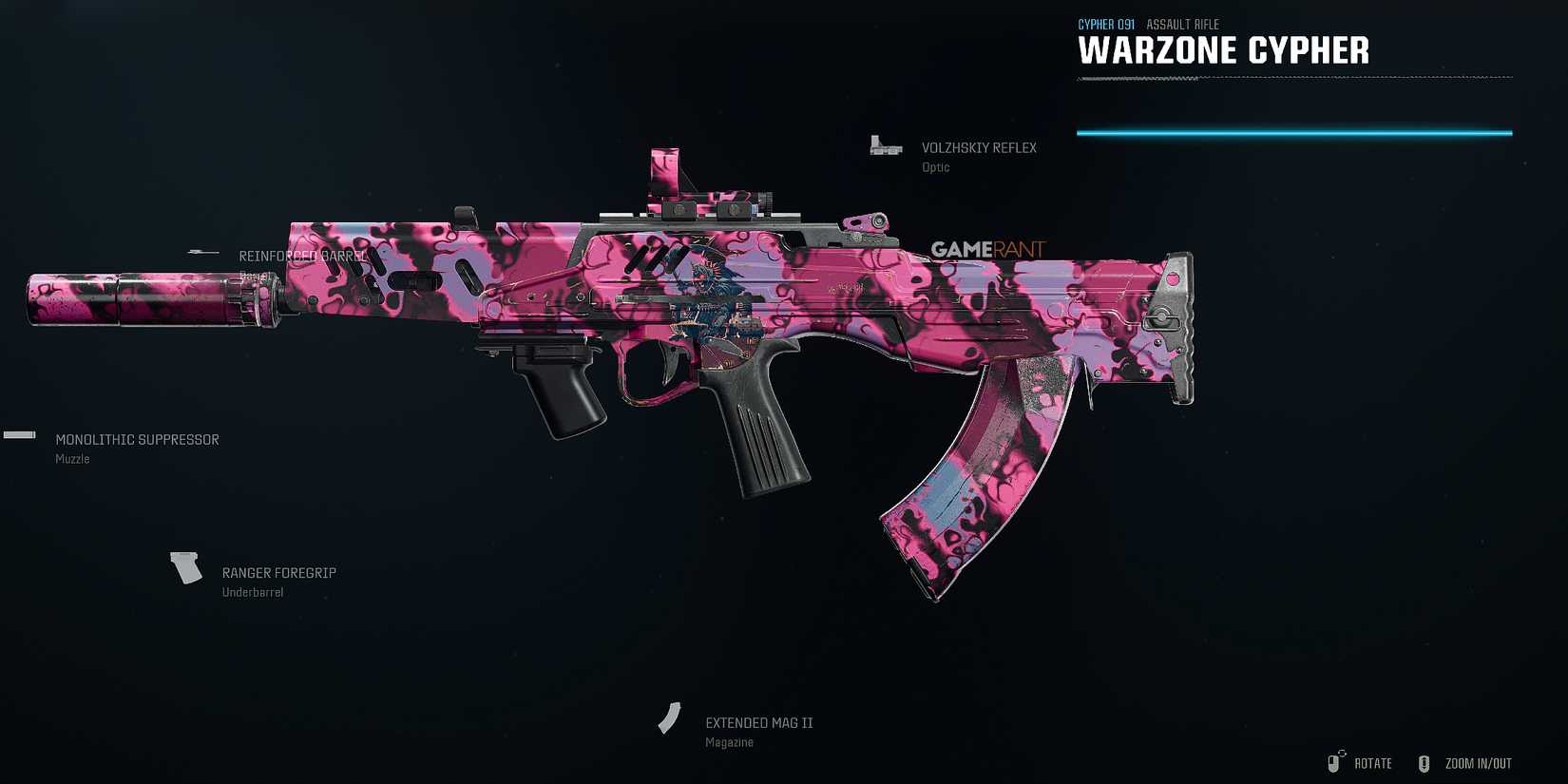
Task: Click the Muzzle slot label
Action: [x=72, y=458]
